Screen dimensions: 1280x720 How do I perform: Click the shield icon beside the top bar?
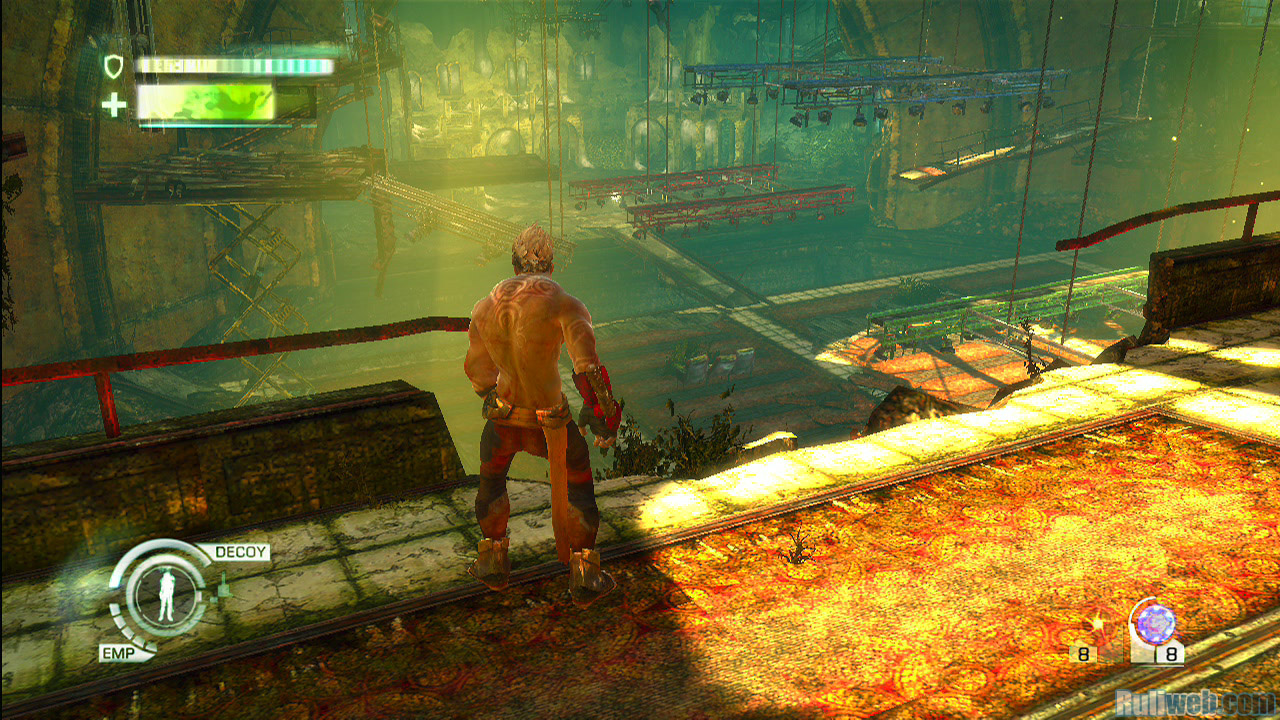[114, 66]
